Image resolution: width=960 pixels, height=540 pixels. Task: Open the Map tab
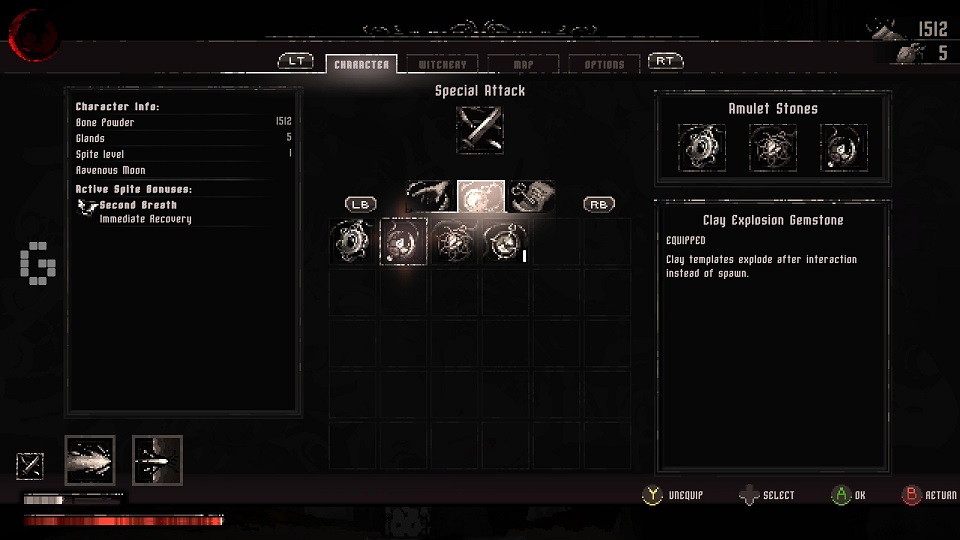(x=523, y=64)
